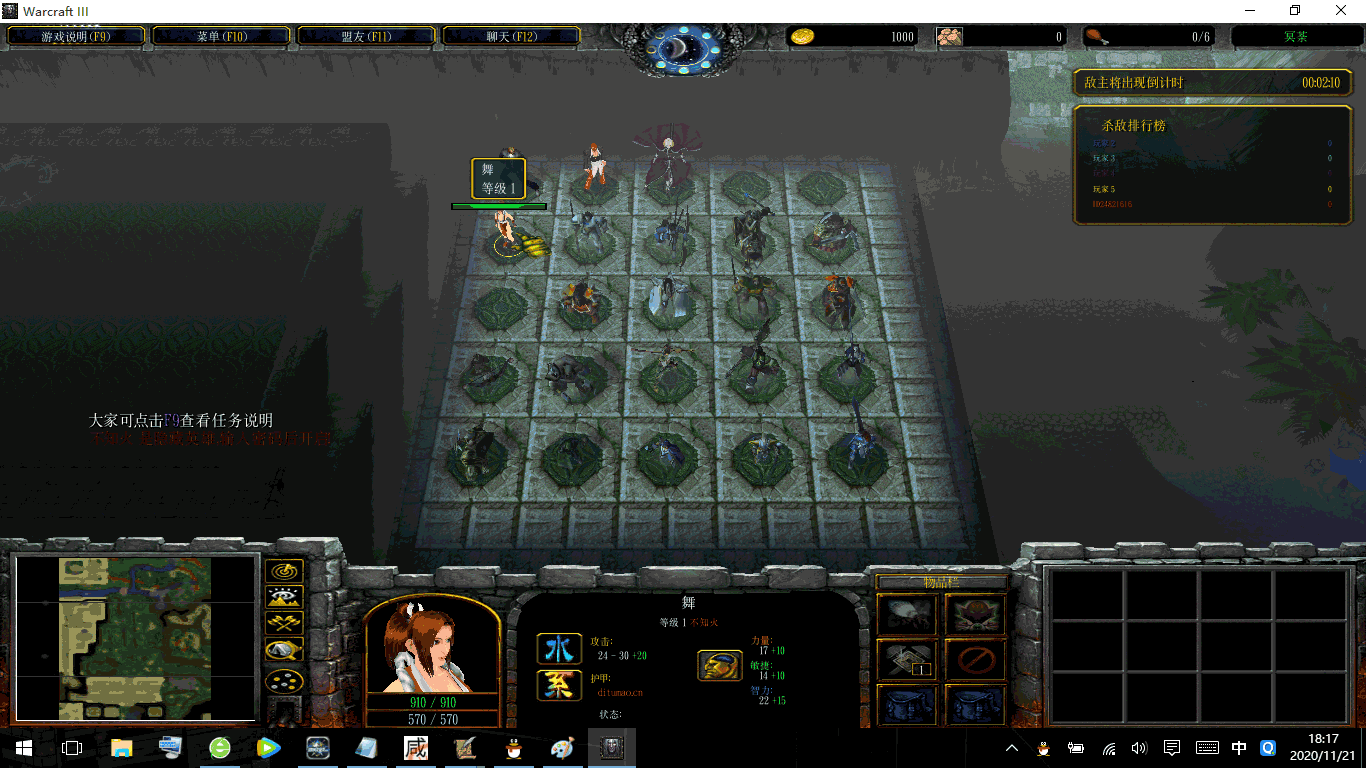
Task: Toggle minimap terrain display eye button
Action: click(x=285, y=598)
